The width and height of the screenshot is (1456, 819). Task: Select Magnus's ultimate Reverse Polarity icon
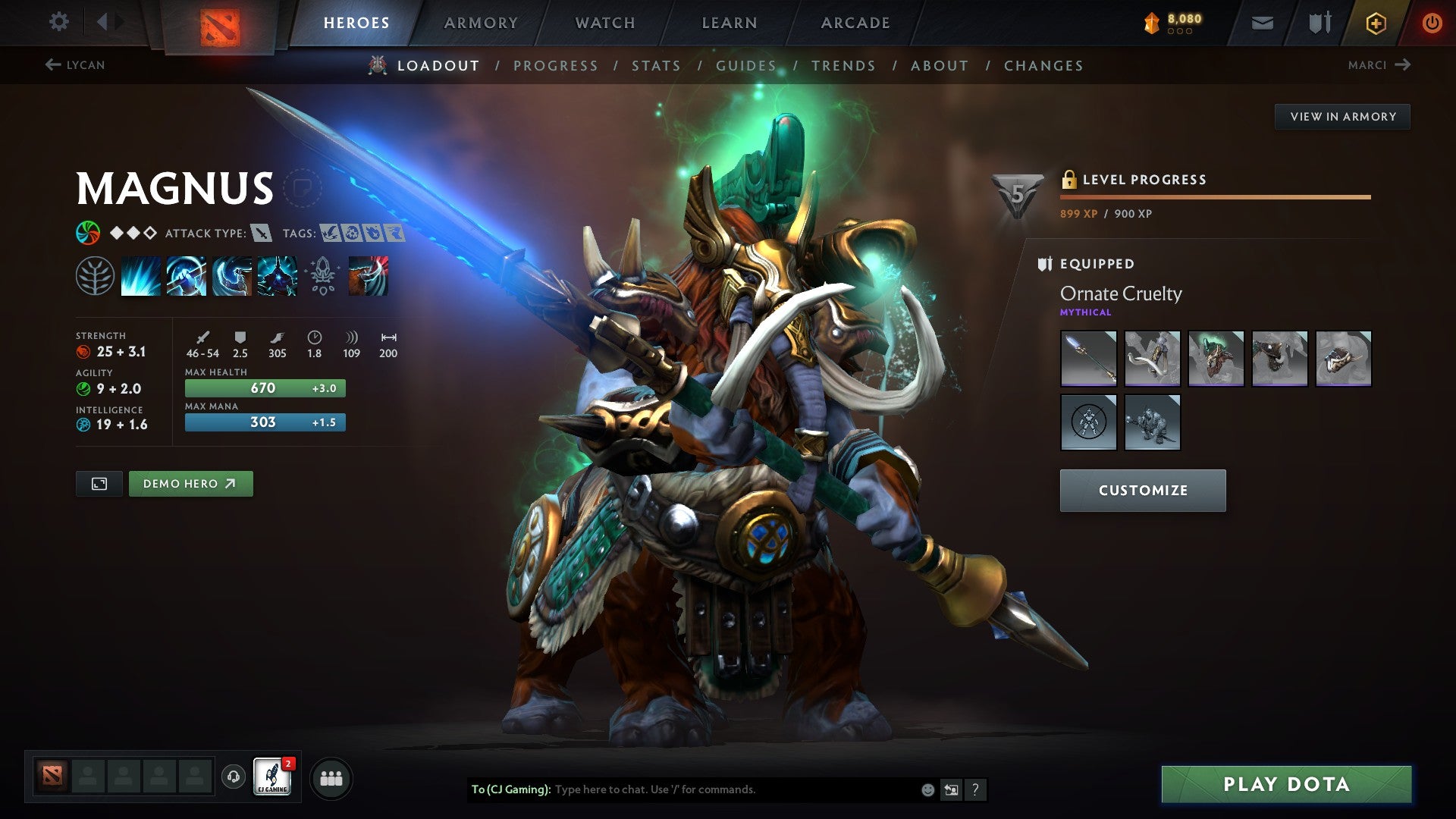coord(277,277)
